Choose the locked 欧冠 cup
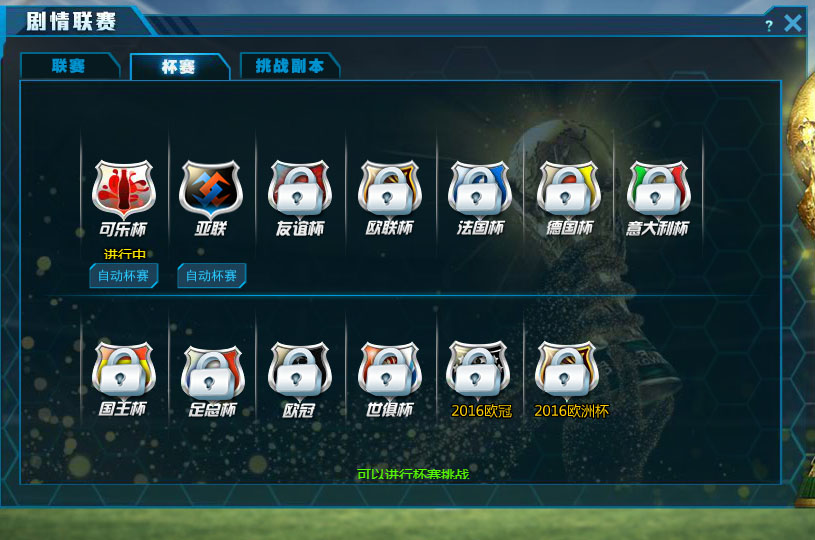815x540 pixels. point(300,369)
